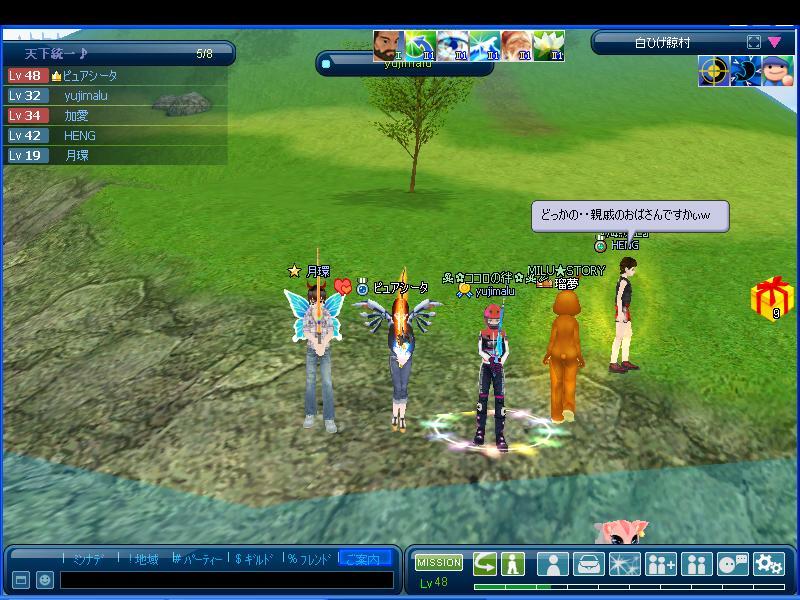Screen dimensions: 800x600
Task: Select the フレンド chat tab
Action: coord(311,559)
